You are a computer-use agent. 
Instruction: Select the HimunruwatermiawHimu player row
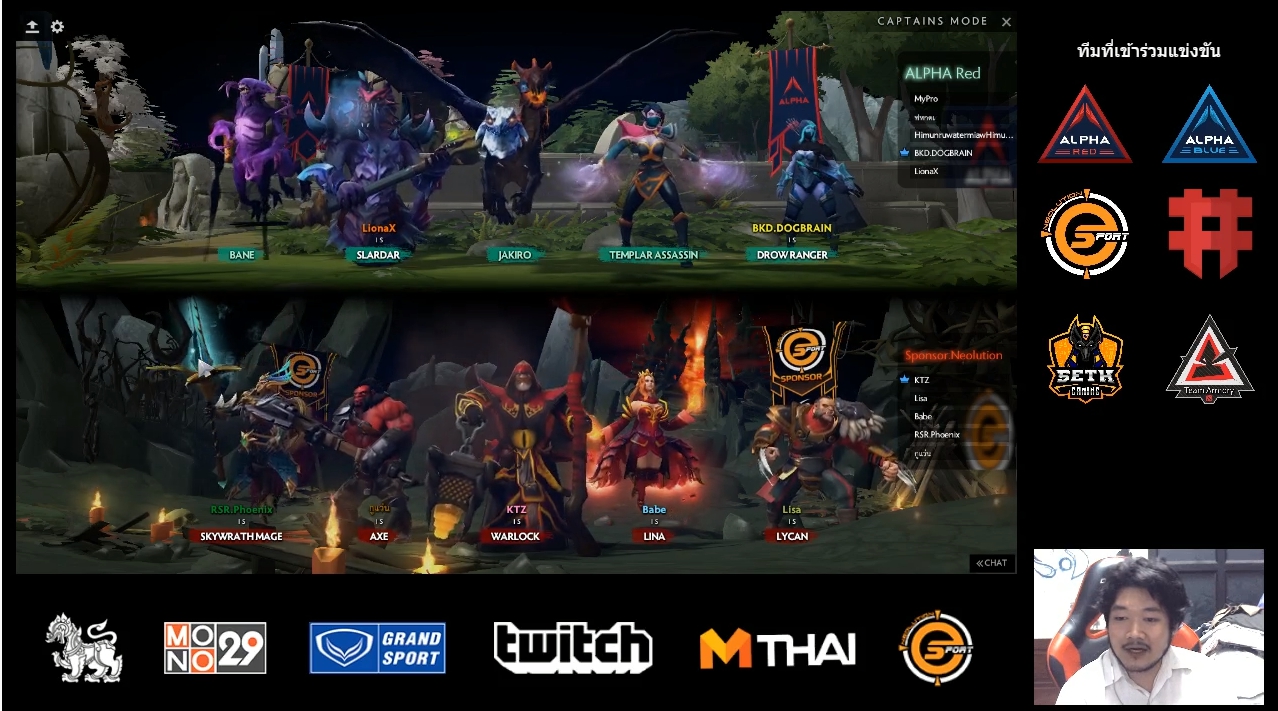click(962, 135)
